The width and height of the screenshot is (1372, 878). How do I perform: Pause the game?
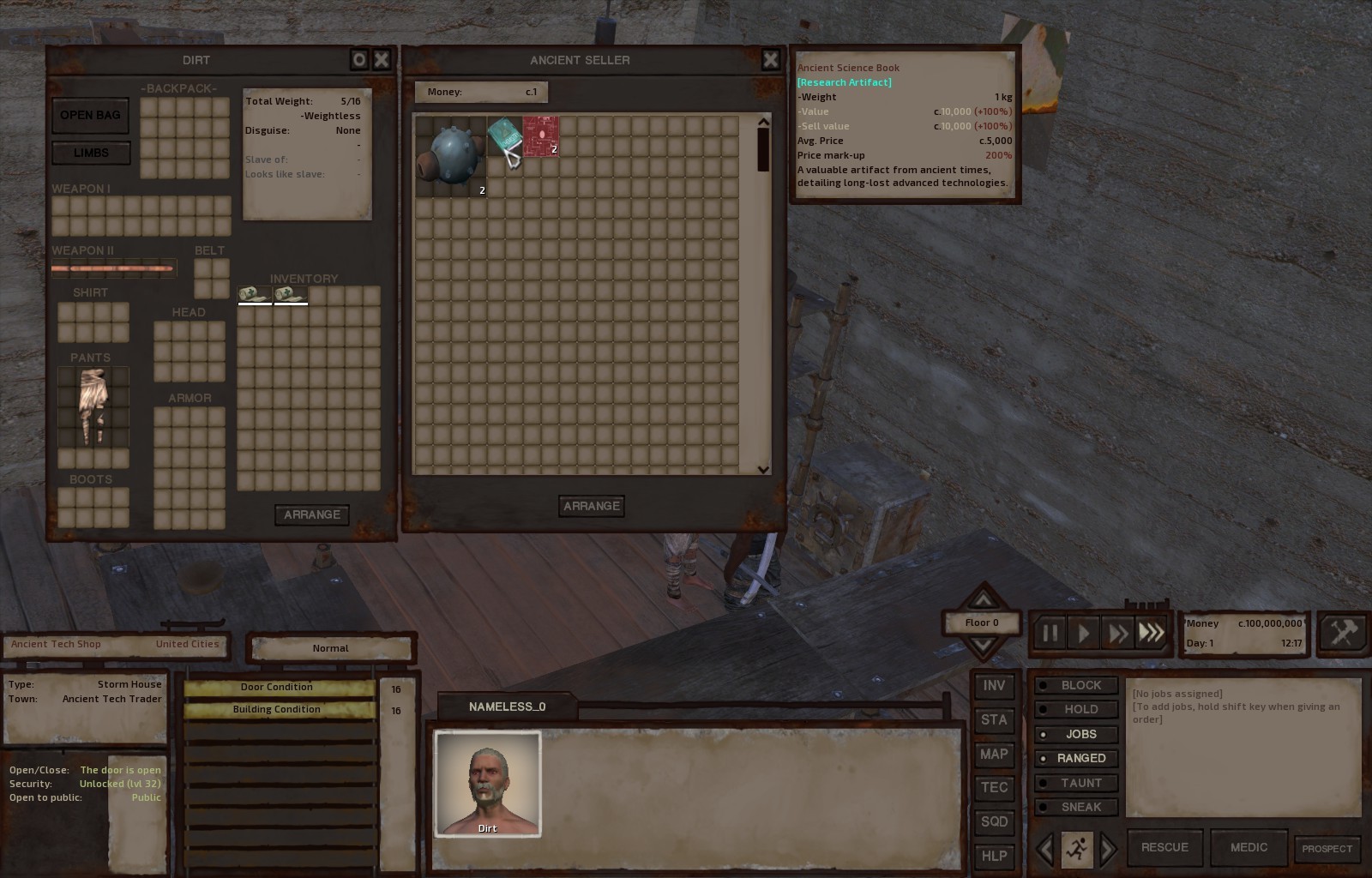[1050, 634]
